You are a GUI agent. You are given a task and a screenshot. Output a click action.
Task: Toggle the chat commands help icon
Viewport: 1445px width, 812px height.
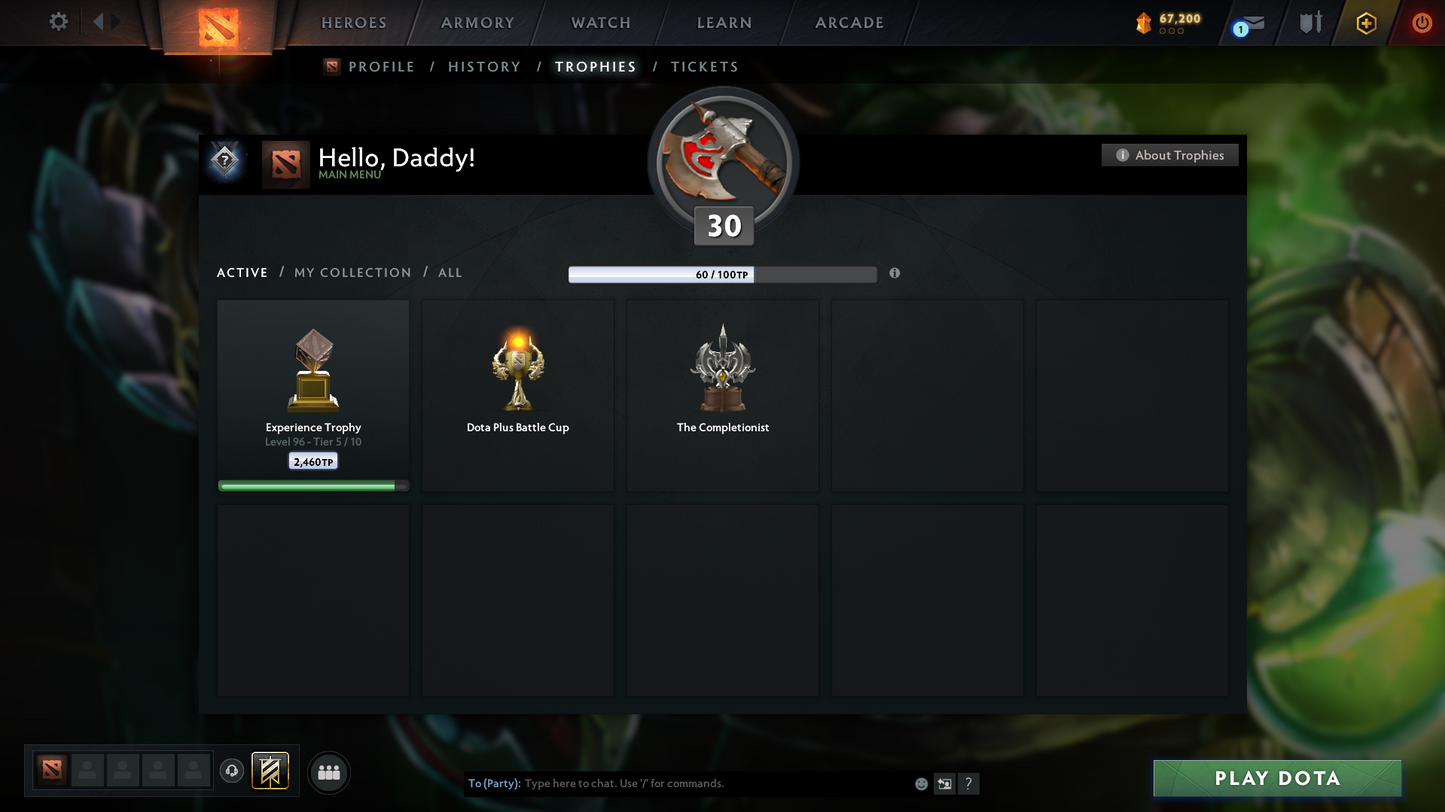(x=968, y=784)
